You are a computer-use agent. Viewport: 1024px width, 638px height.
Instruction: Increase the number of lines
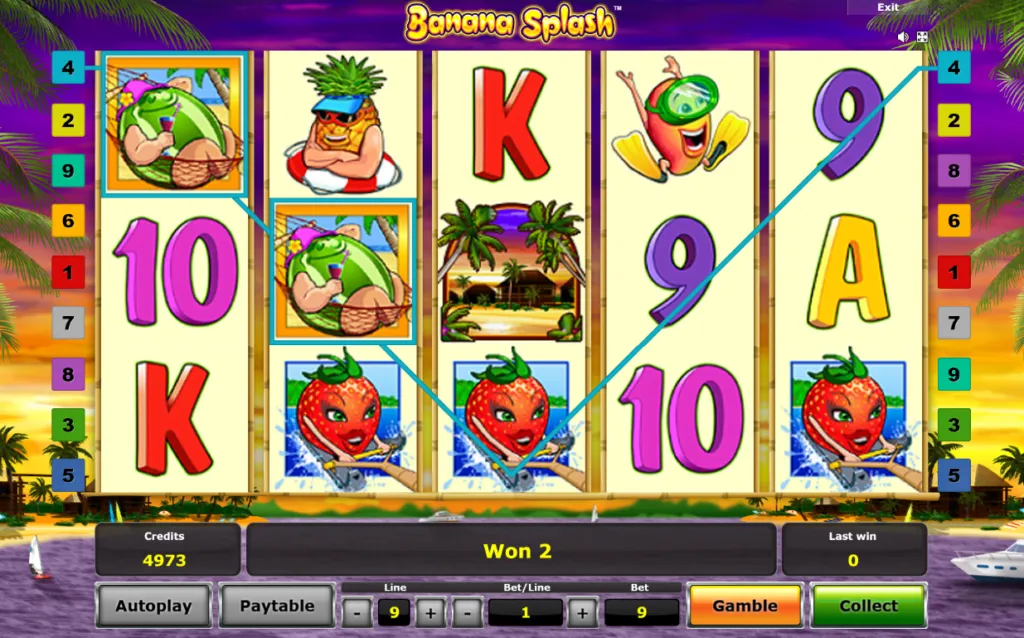(431, 612)
